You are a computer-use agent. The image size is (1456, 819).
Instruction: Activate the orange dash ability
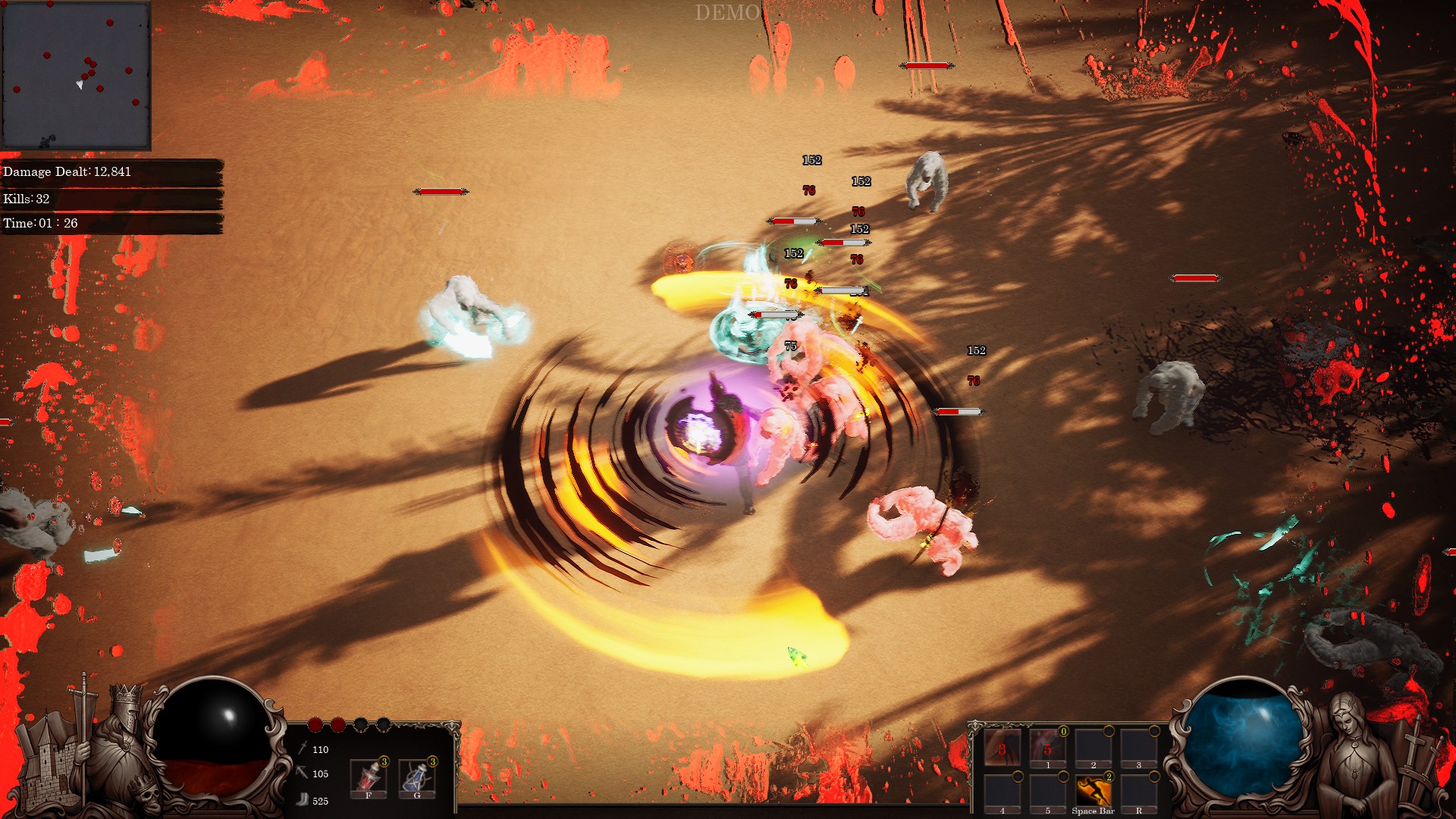[1093, 792]
